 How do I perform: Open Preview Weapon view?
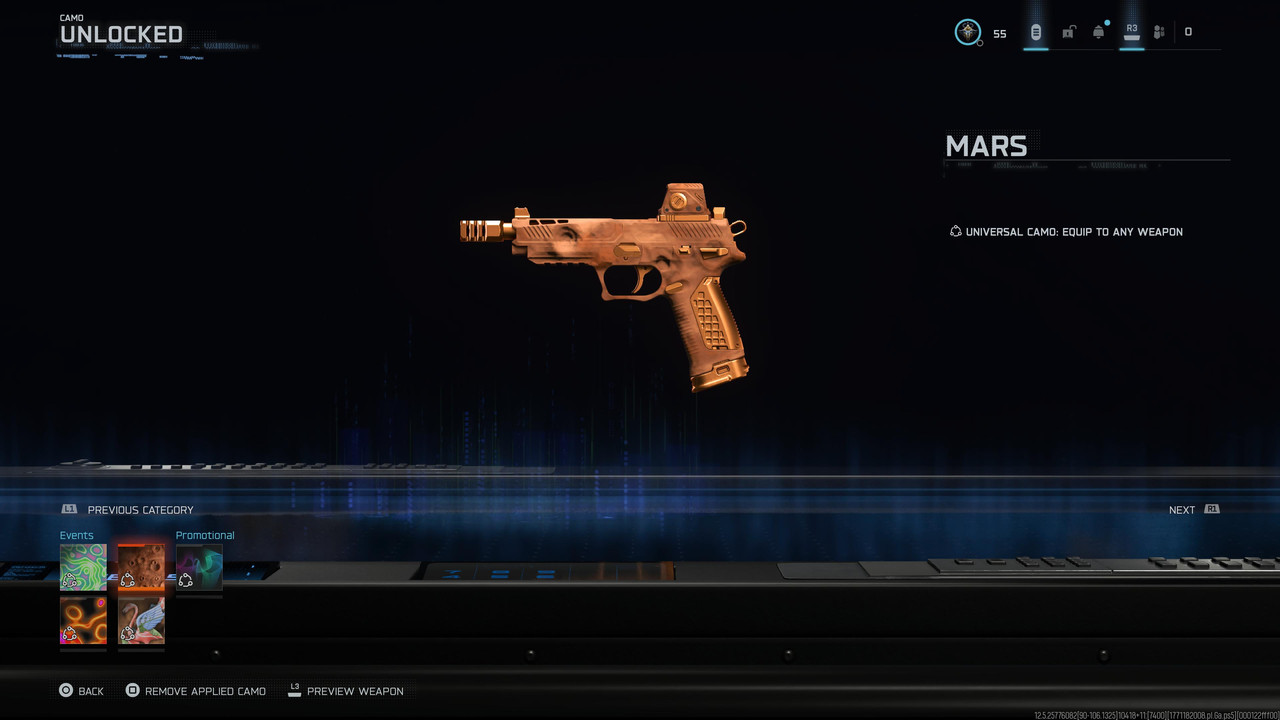[346, 691]
